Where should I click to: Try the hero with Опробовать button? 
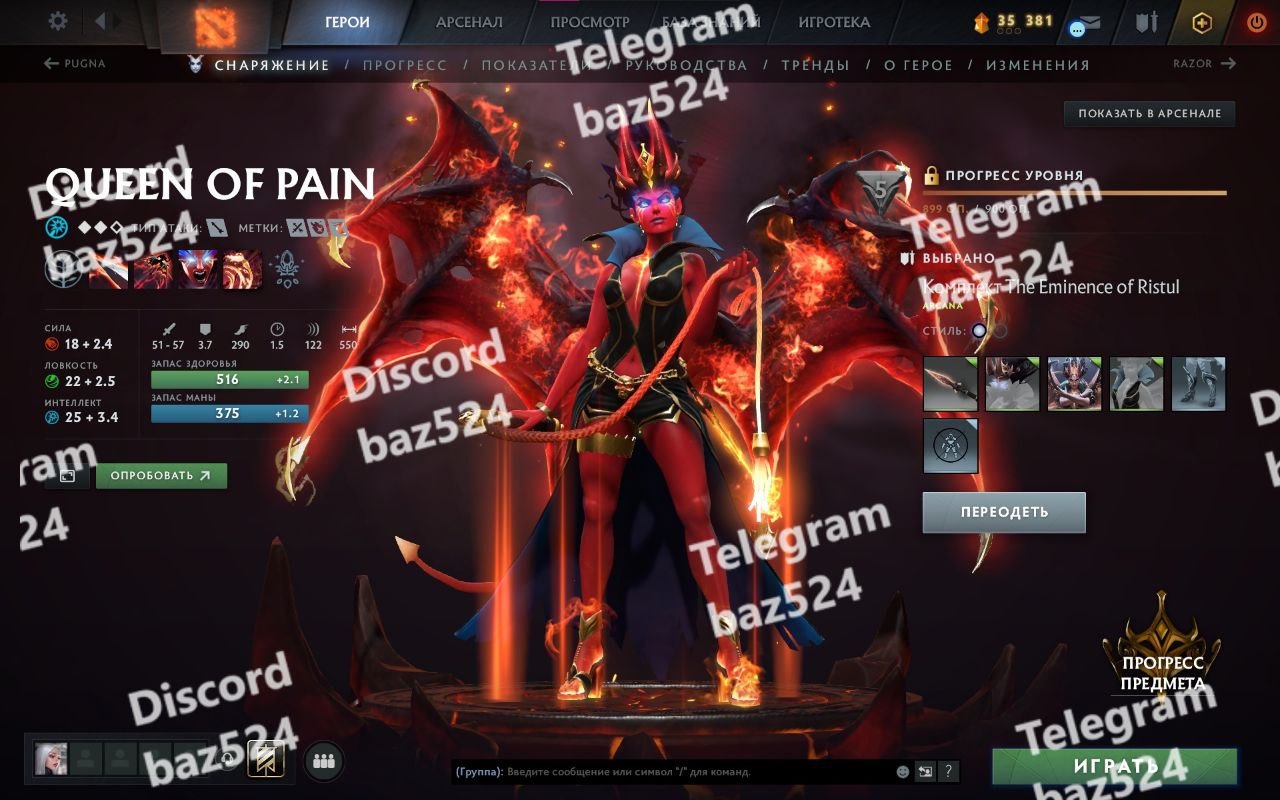(161, 476)
